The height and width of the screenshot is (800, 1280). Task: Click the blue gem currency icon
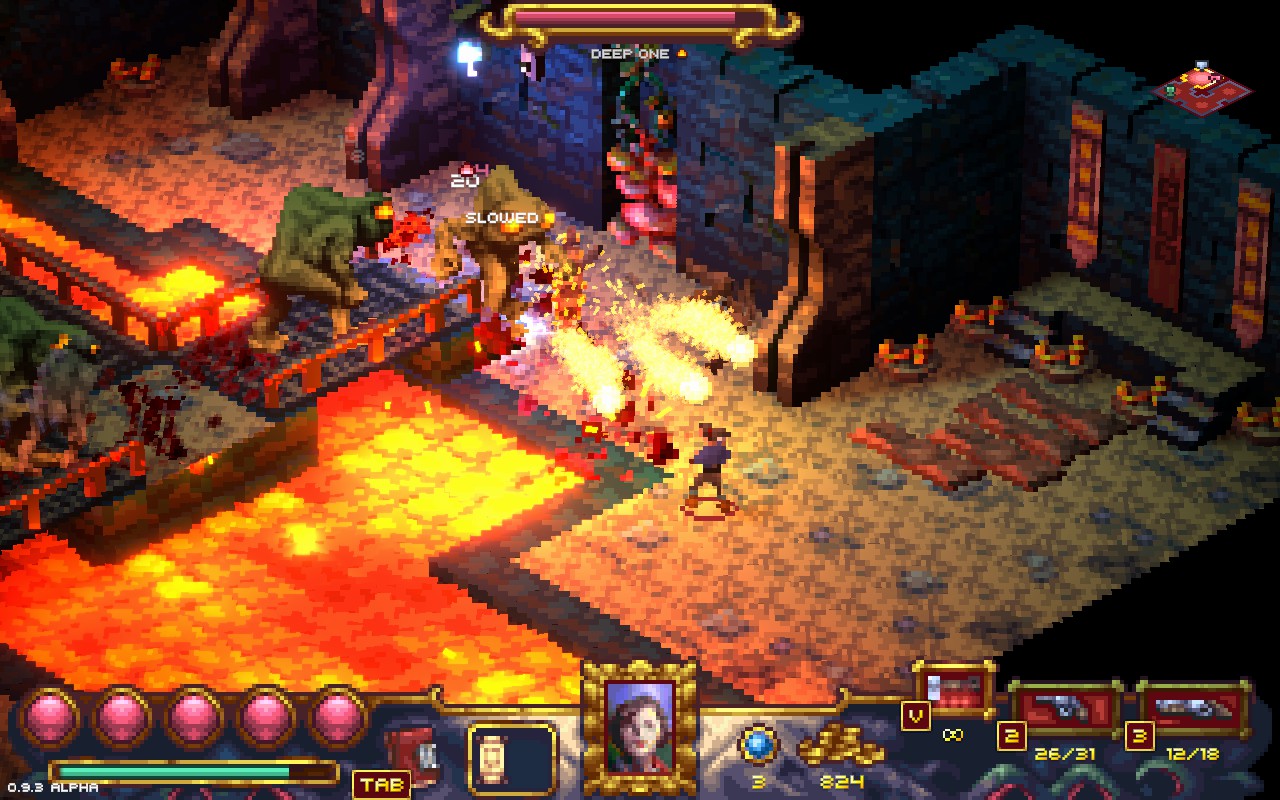point(757,745)
